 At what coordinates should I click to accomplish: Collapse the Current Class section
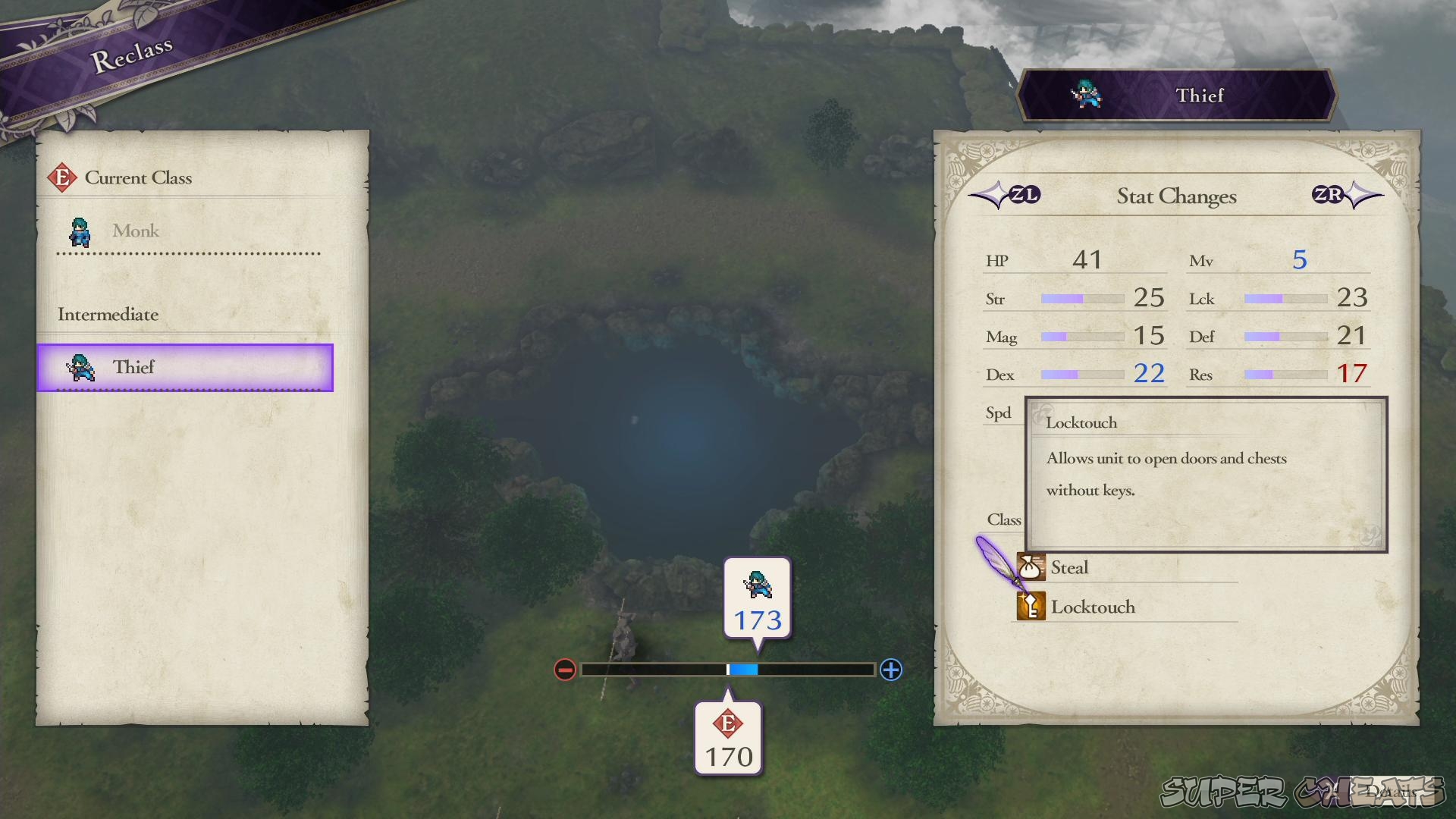140,177
